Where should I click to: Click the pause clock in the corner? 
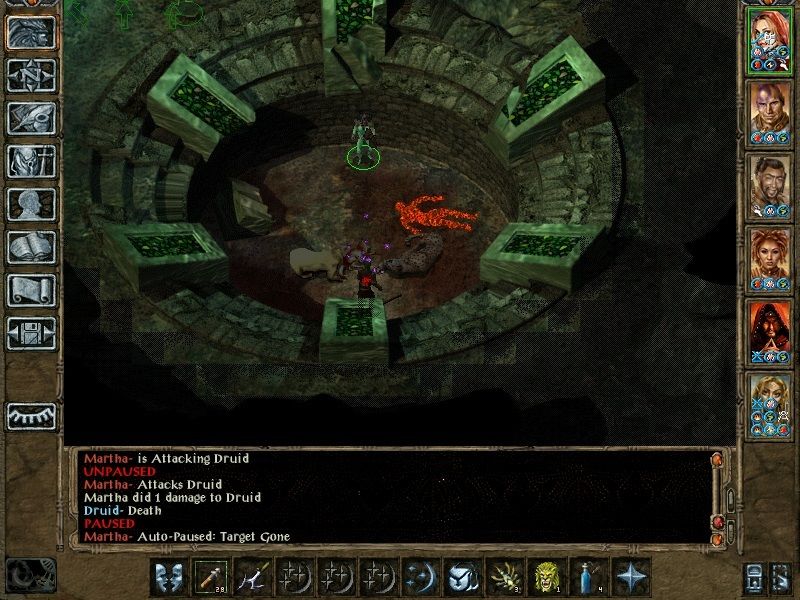(28, 574)
